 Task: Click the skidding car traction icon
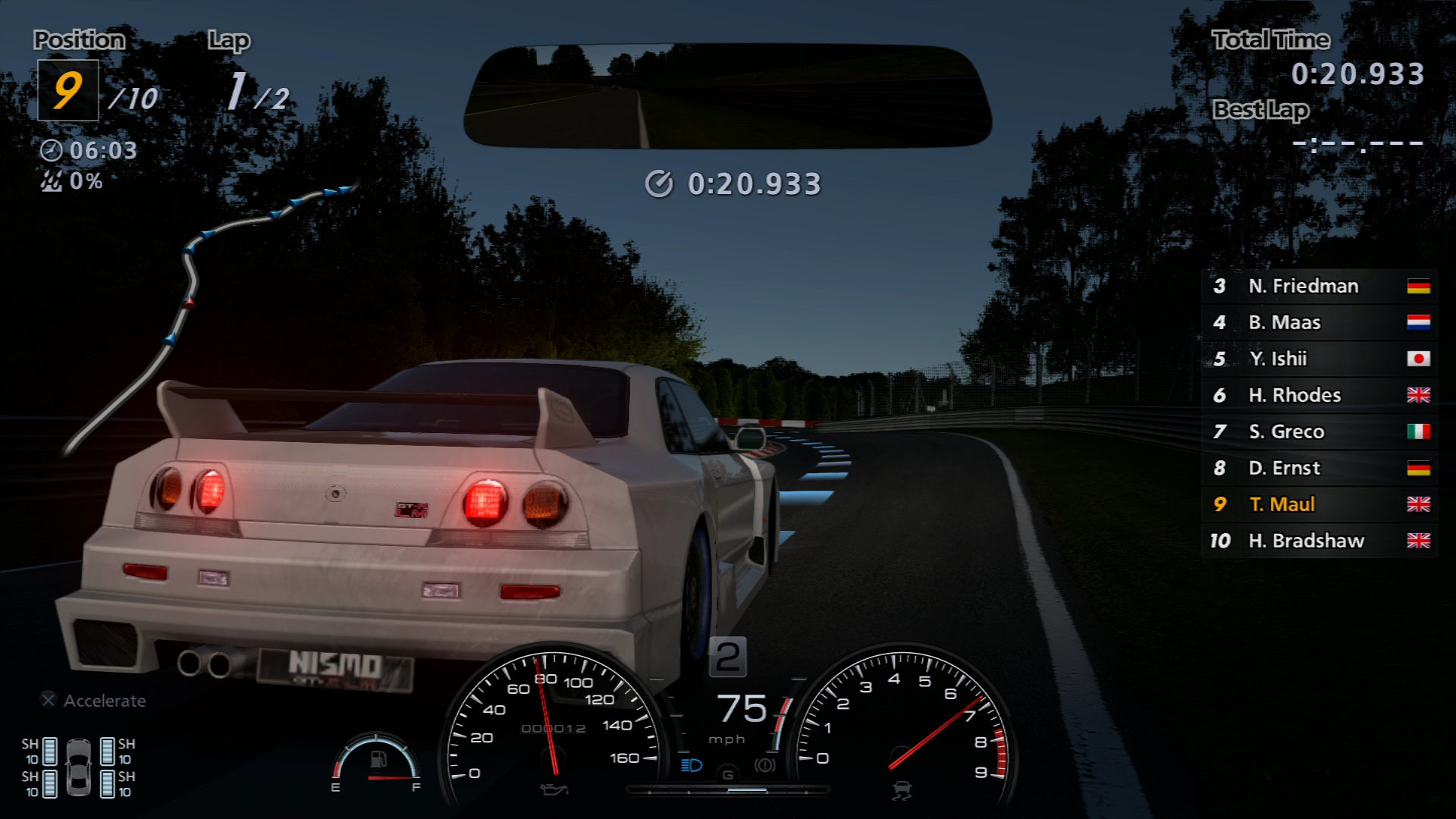click(x=901, y=791)
